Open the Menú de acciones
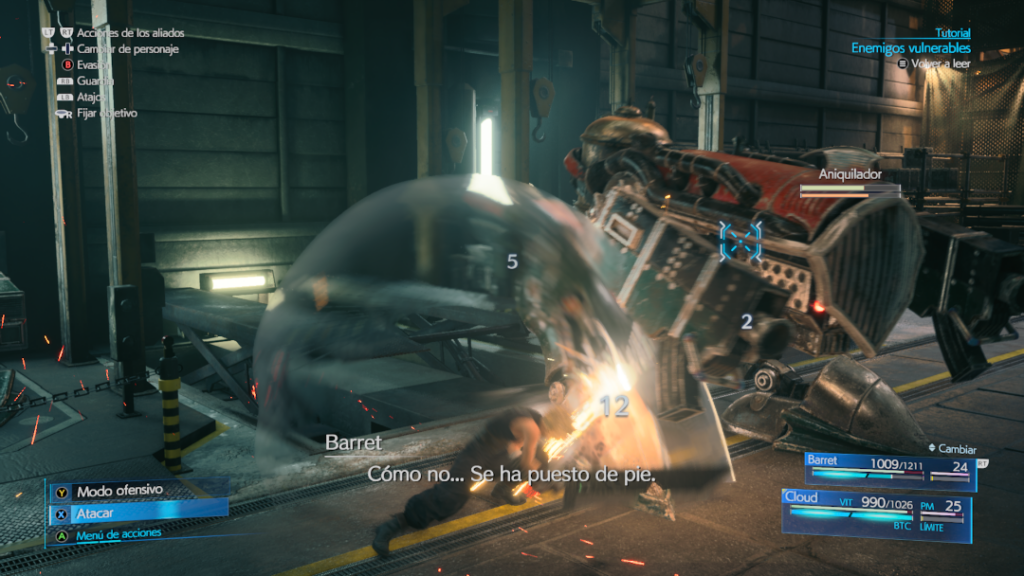The image size is (1024, 576). [118, 534]
